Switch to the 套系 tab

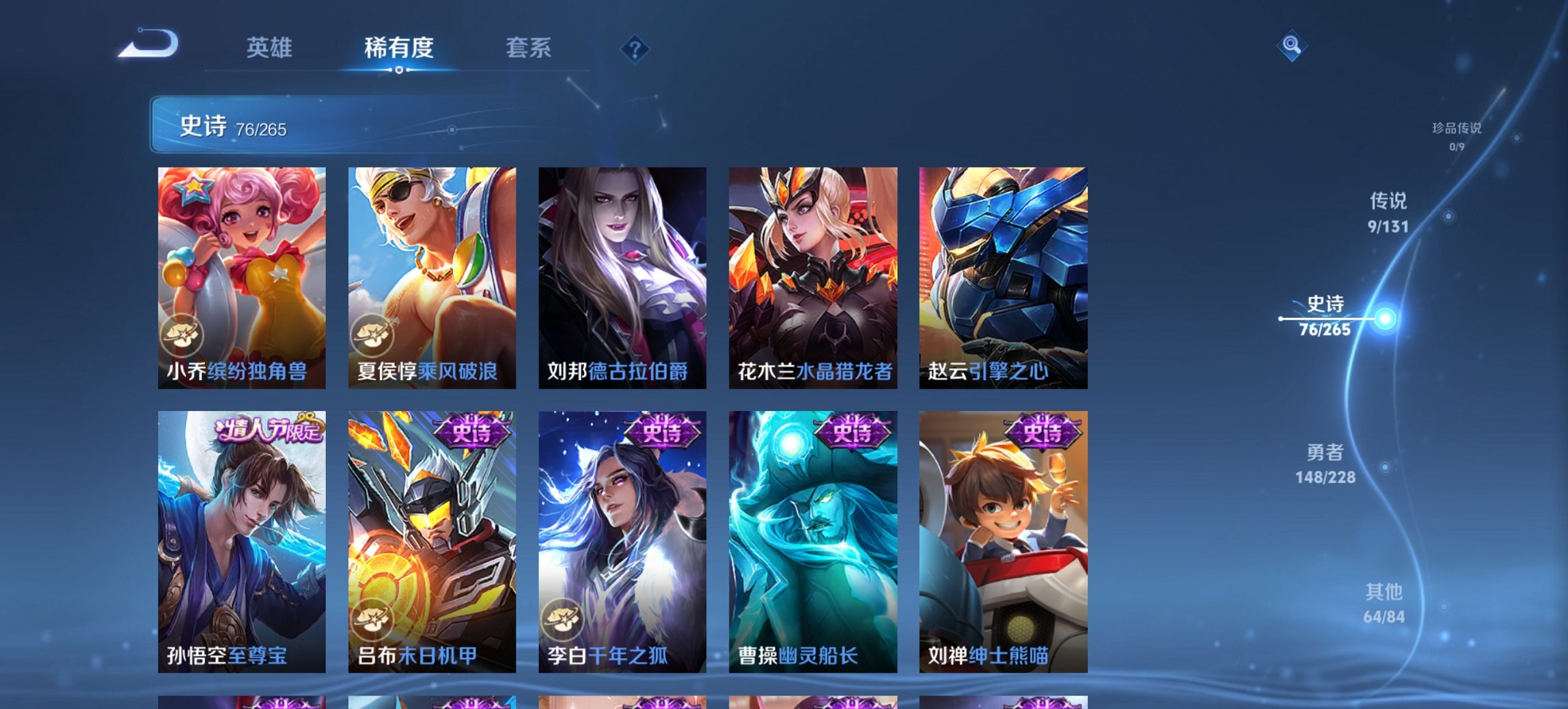528,48
